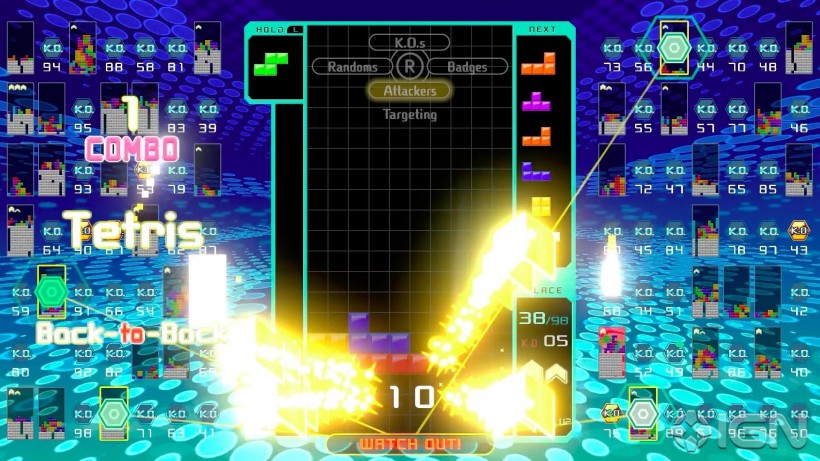The width and height of the screenshot is (820, 461).
Task: Switch targeting to Badges
Action: (467, 67)
